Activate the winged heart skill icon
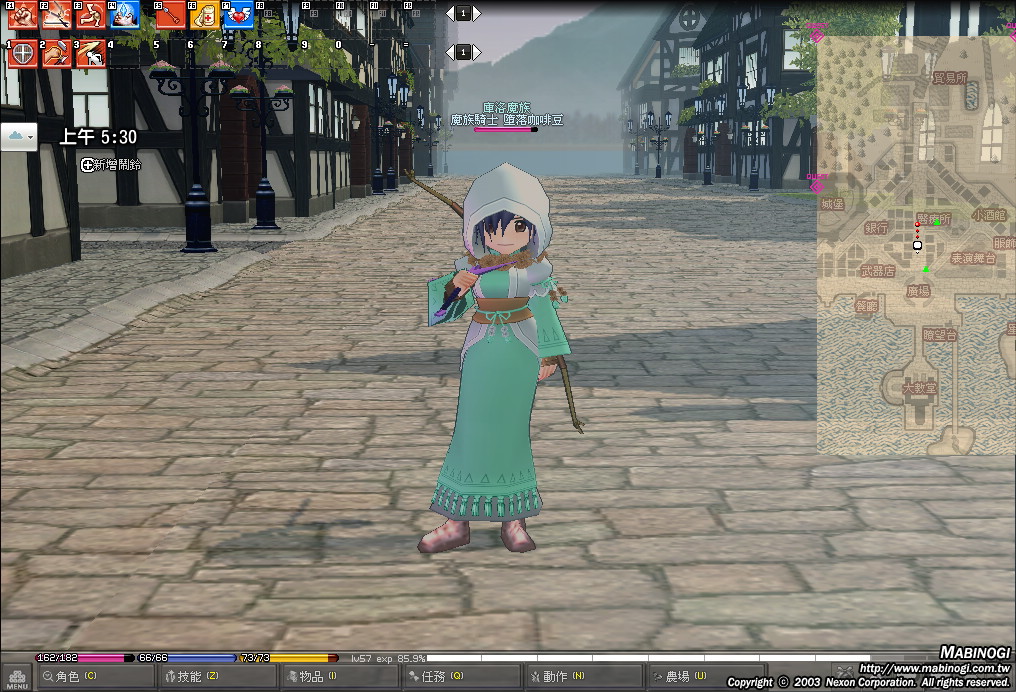1016x692 pixels. click(x=238, y=15)
